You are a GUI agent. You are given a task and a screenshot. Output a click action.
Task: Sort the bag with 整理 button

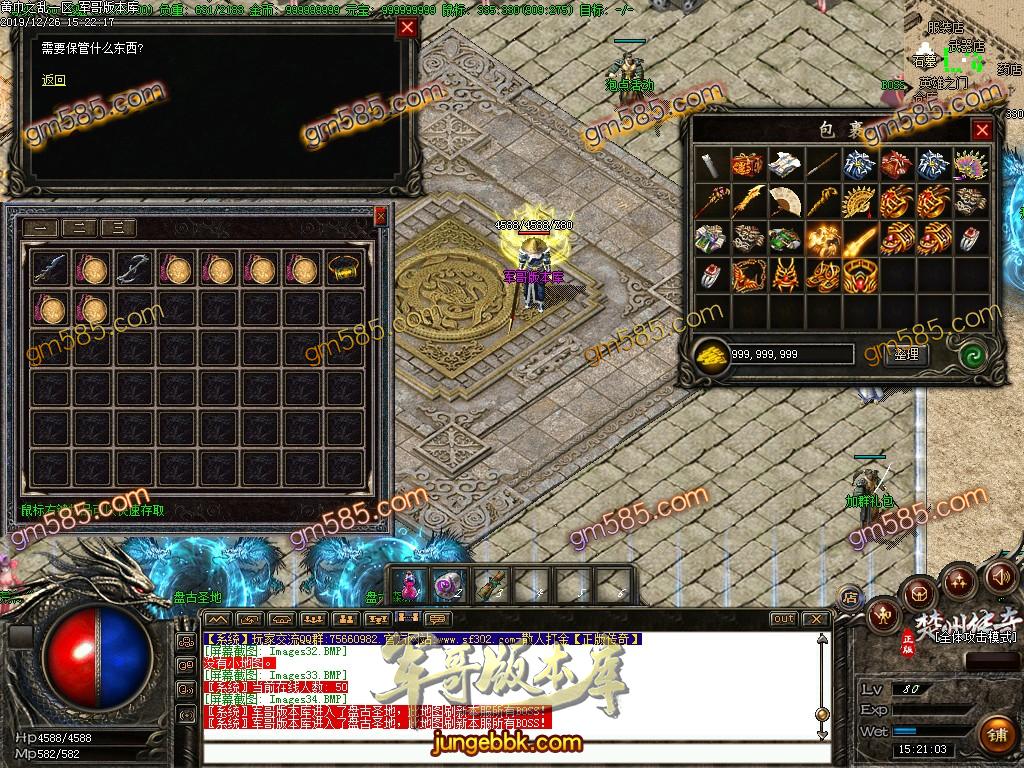click(907, 354)
